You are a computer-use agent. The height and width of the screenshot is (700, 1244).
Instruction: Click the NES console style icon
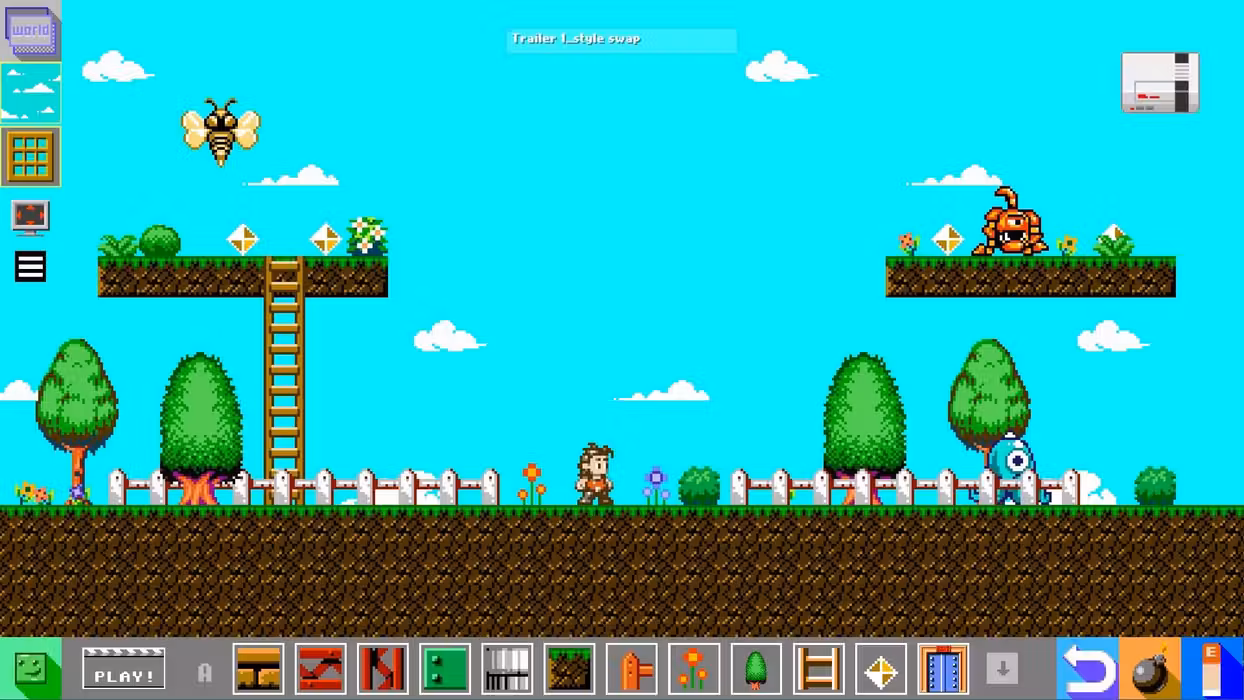pyautogui.click(x=1160, y=82)
